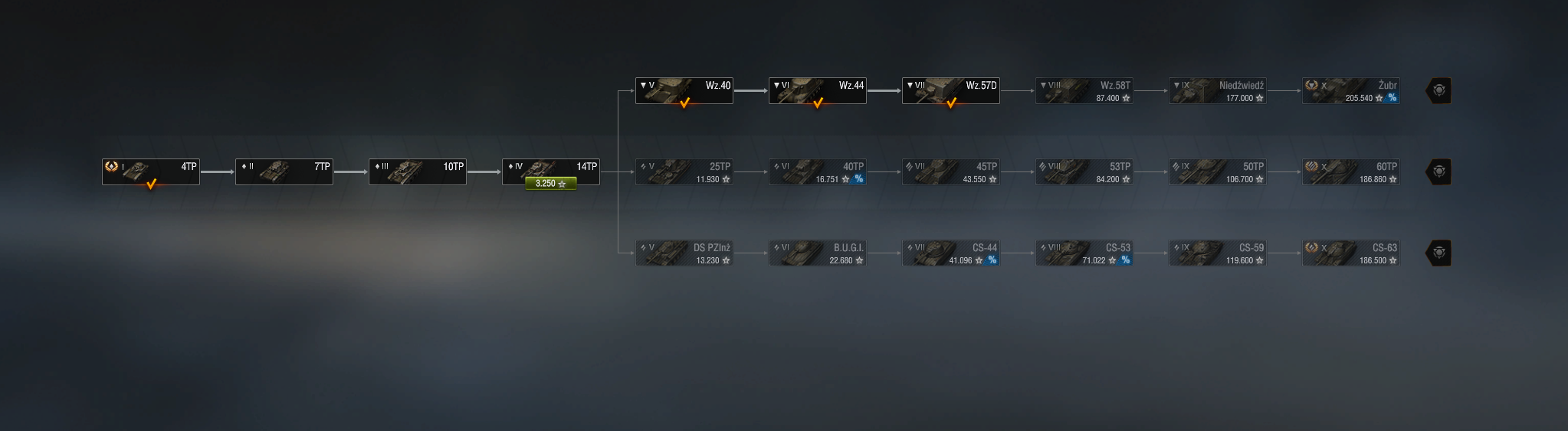1568x431 pixels.
Task: Select the Żubr tier X tank
Action: coord(1351,90)
